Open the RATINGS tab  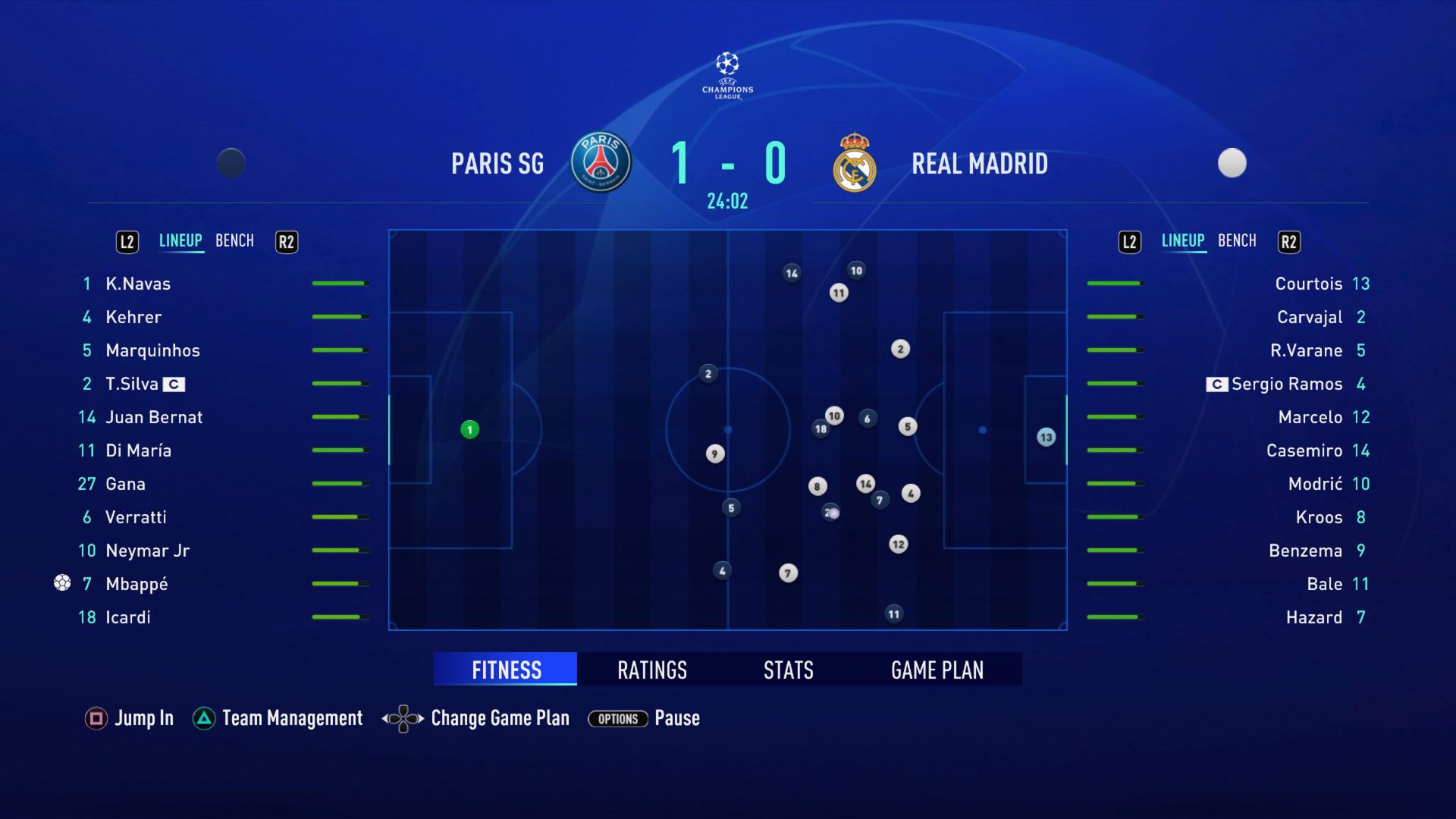(x=651, y=670)
